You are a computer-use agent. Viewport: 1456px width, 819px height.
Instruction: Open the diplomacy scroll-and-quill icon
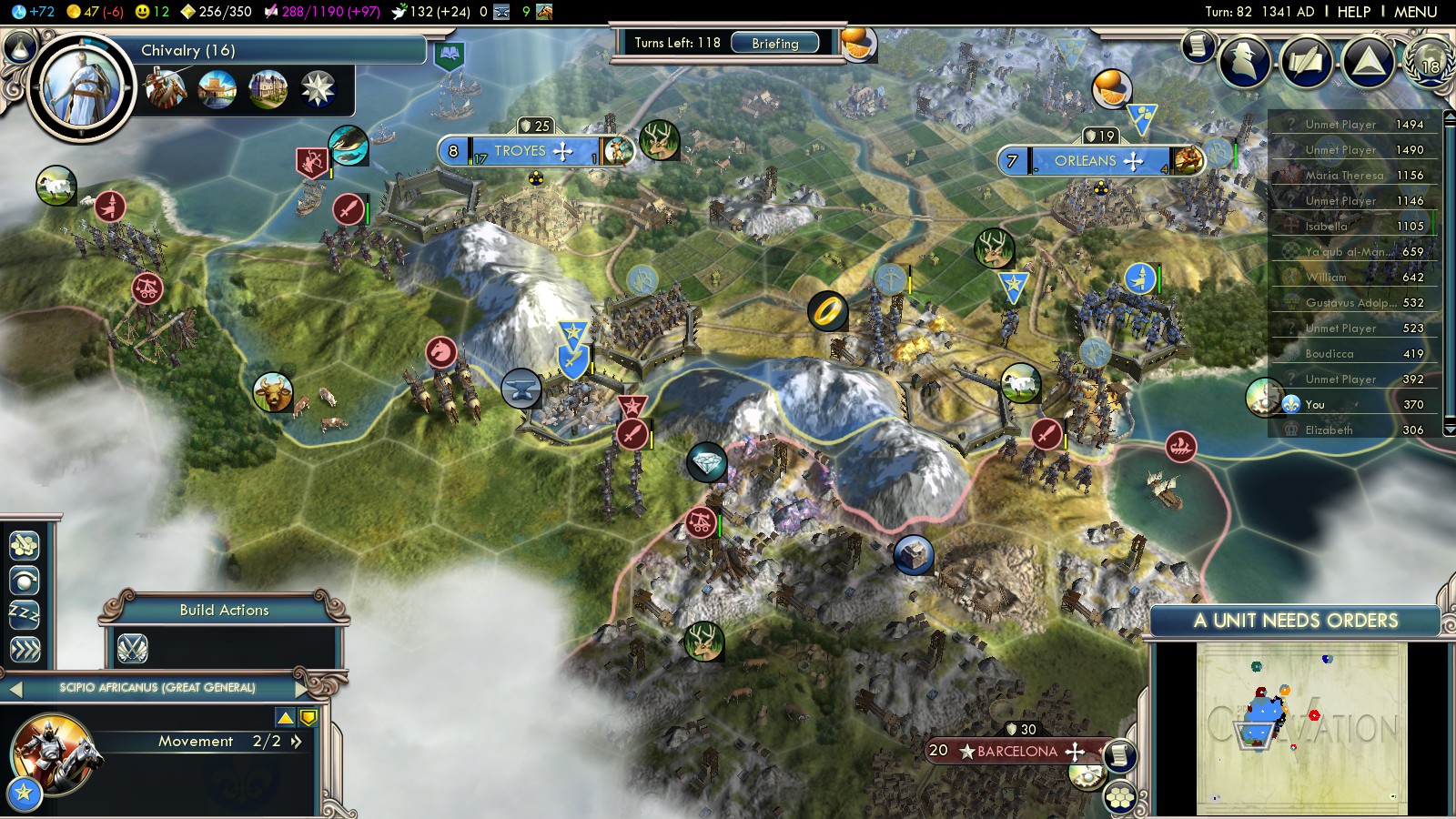(x=1306, y=61)
